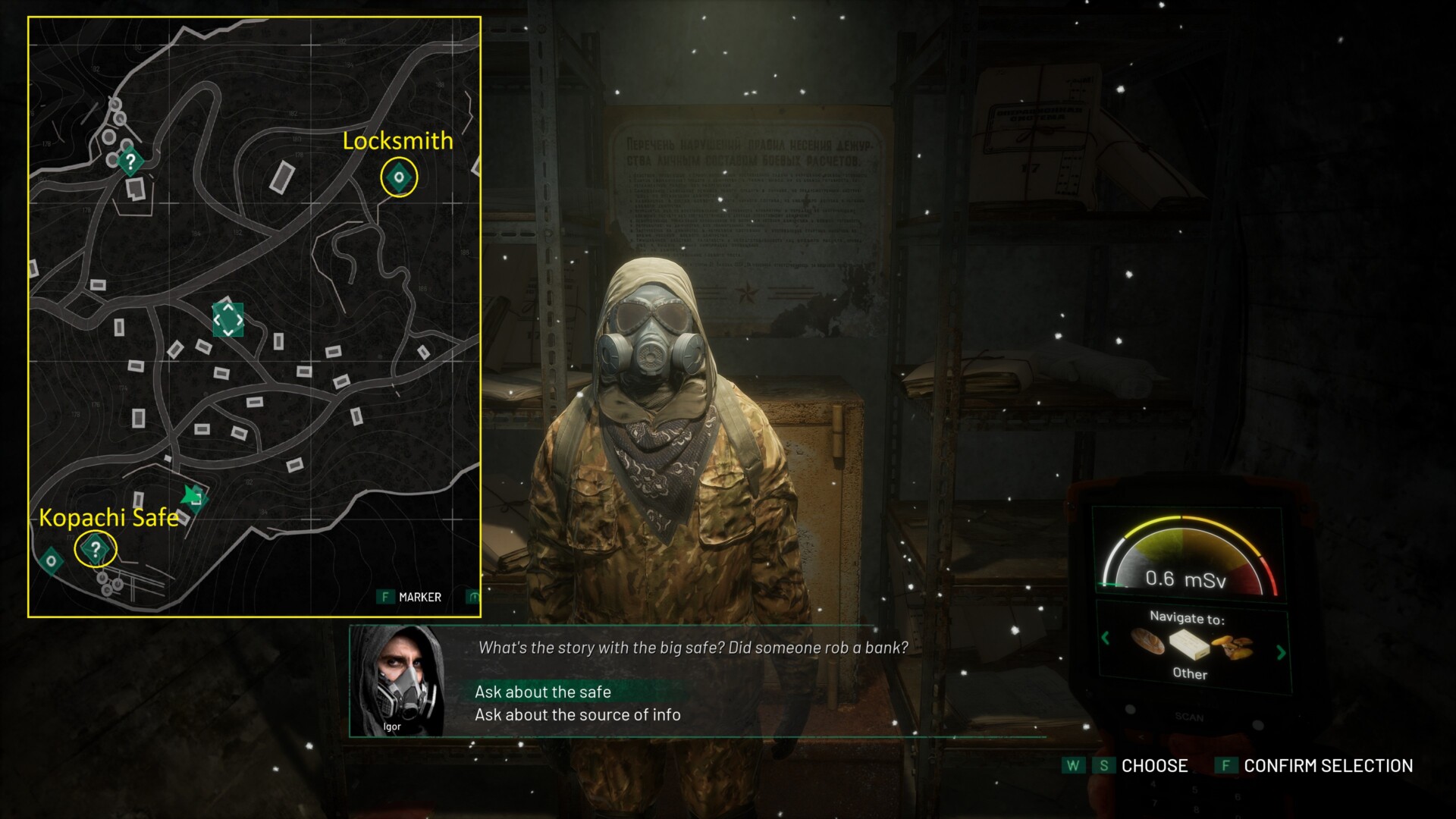This screenshot has width=1456, height=819.
Task: Select "Ask about the source of info" reply
Action: (x=577, y=714)
